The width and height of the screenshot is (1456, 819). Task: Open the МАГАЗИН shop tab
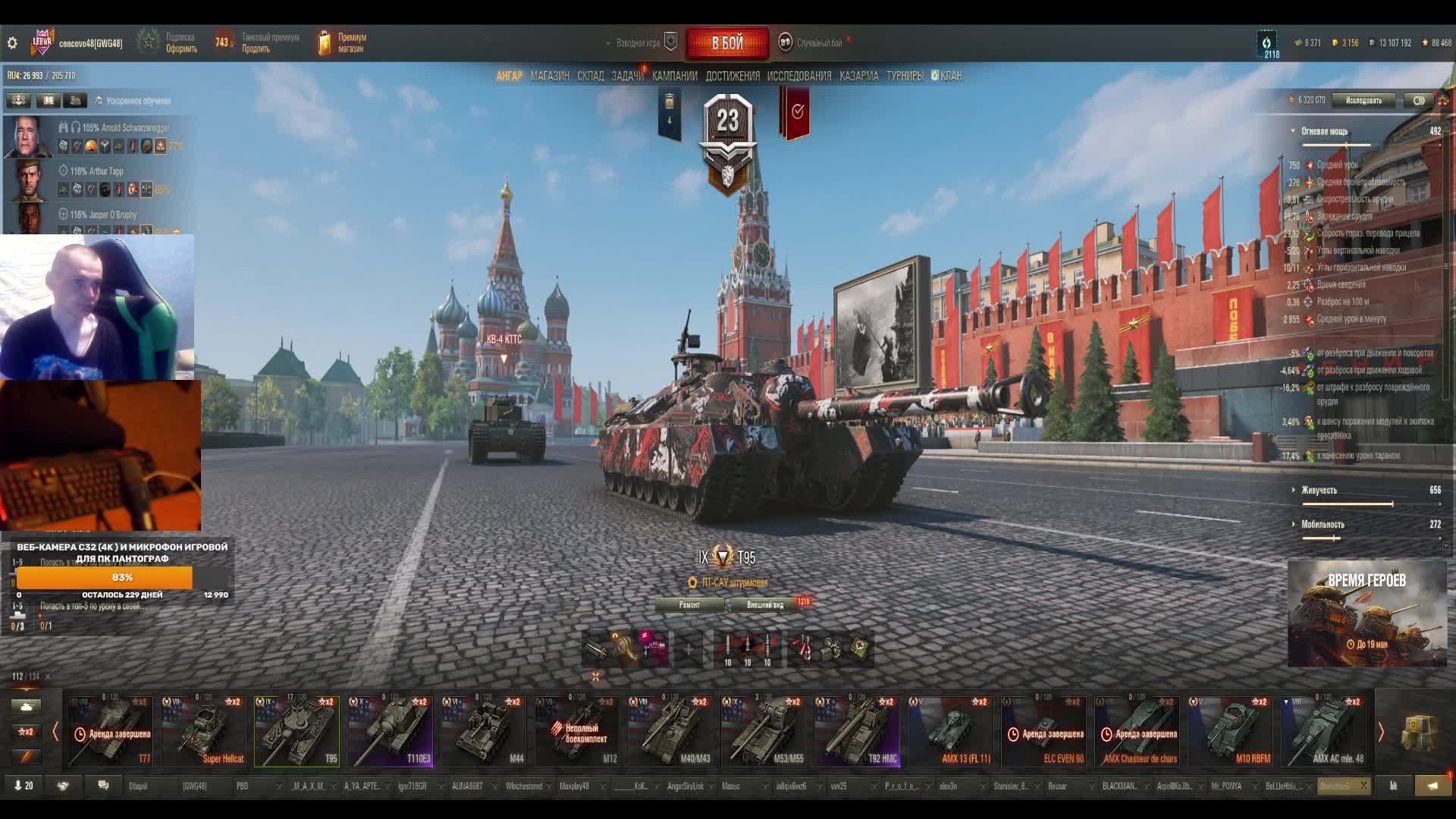point(550,76)
